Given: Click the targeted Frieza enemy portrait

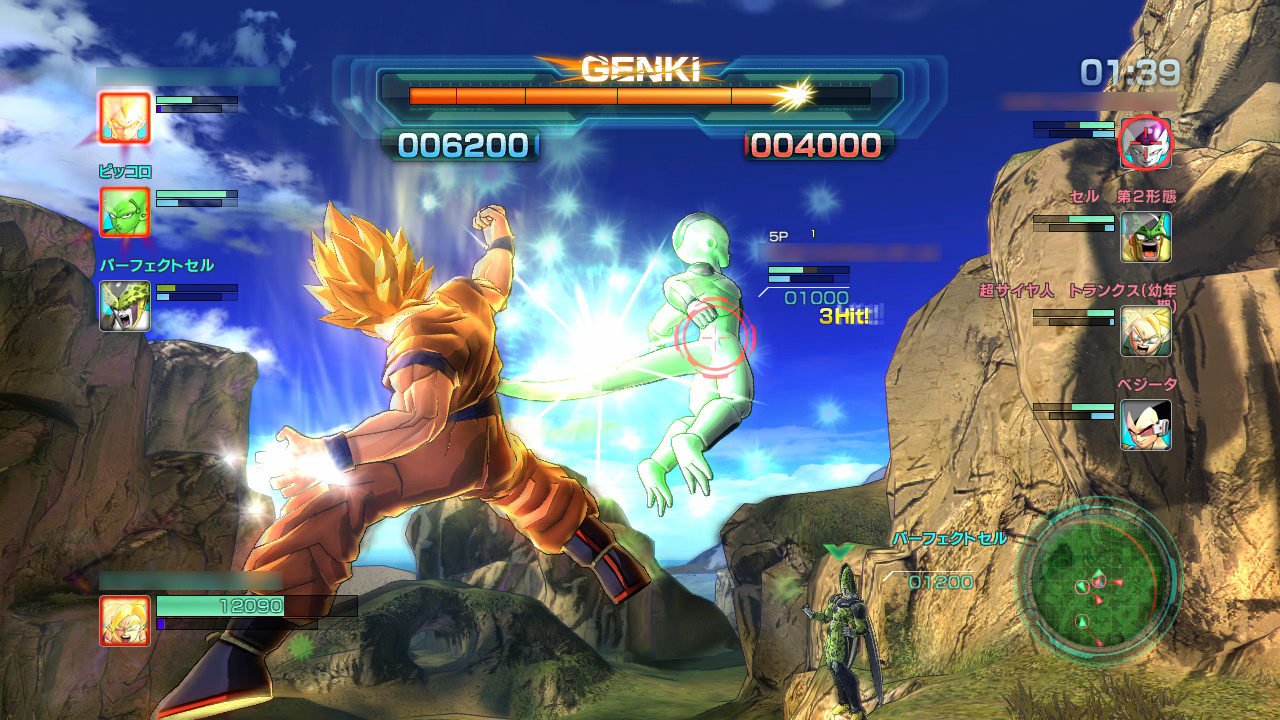Looking at the screenshot, I should tap(1145, 142).
